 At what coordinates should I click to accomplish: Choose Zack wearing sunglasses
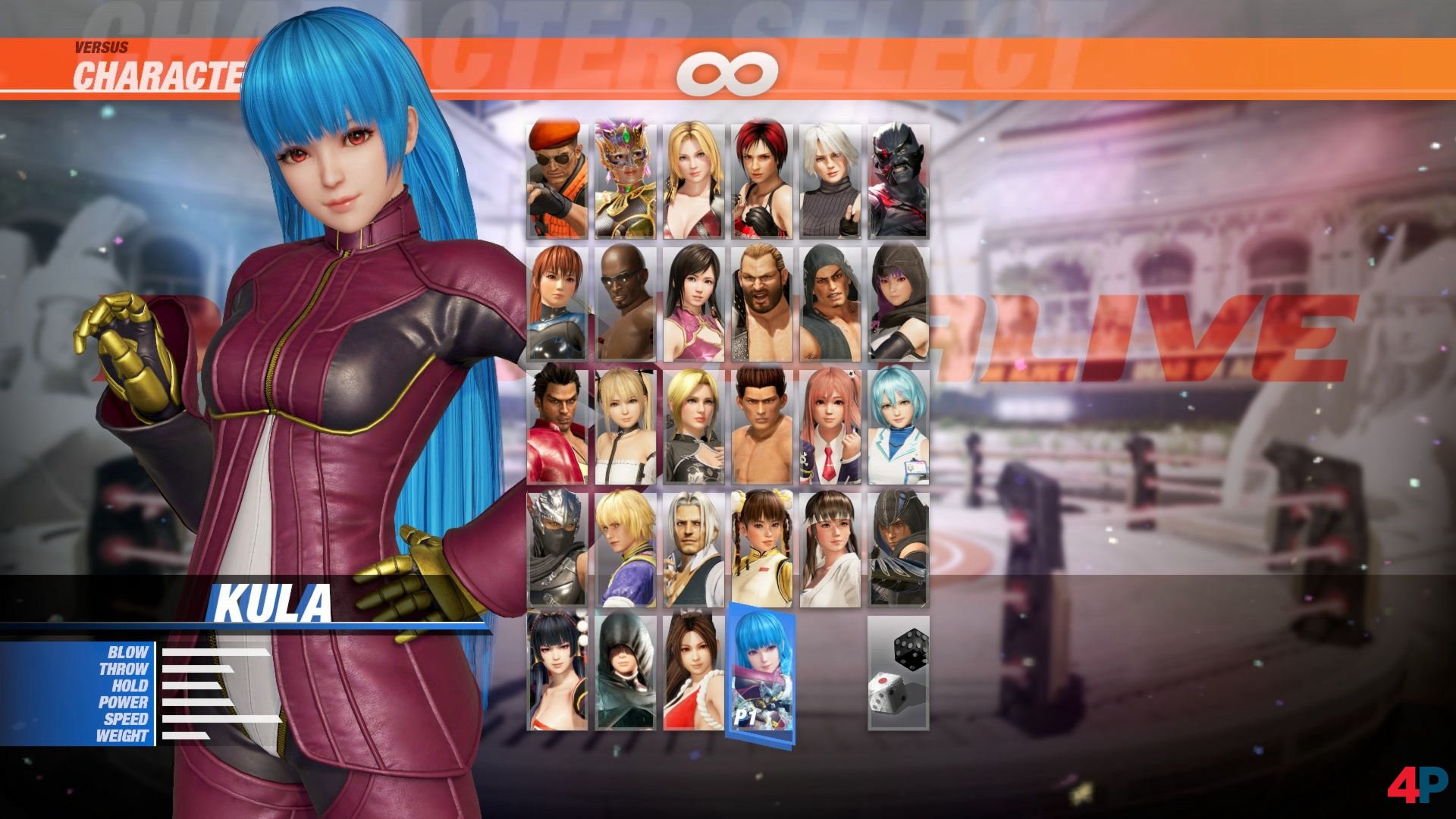tap(625, 302)
